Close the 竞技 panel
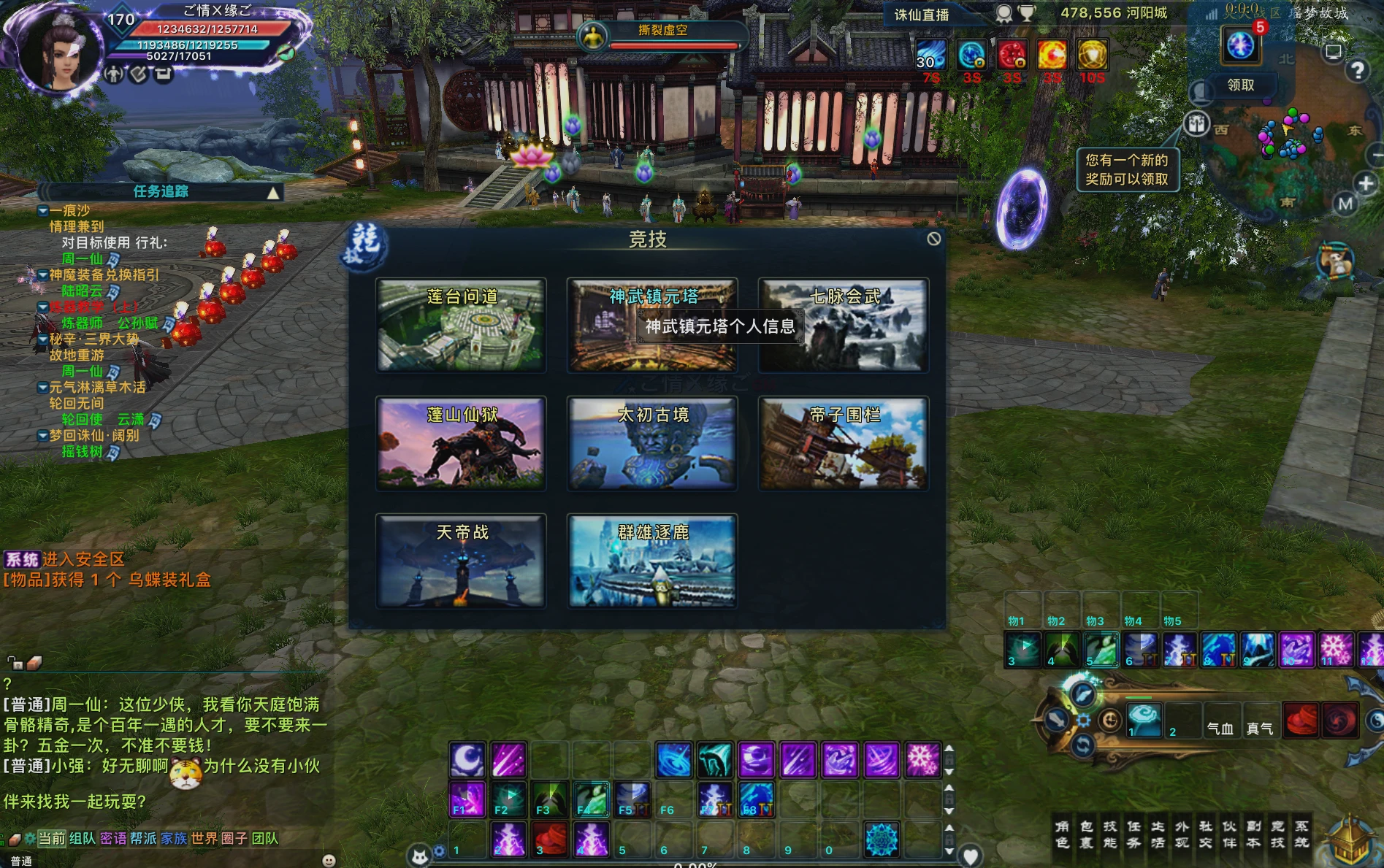Viewport: 1384px width, 868px height. pos(933,239)
